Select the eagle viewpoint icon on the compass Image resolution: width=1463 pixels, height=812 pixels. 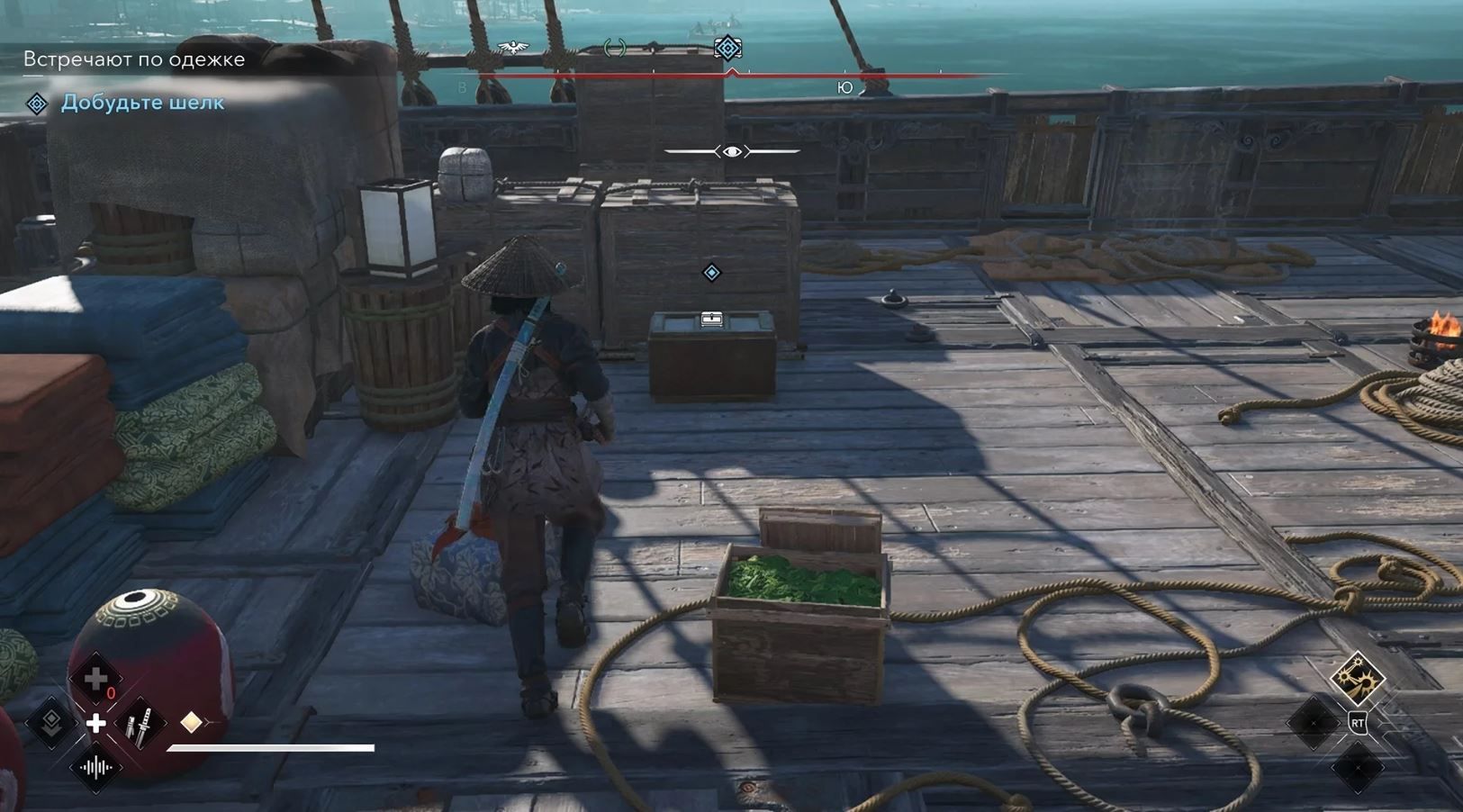pos(513,48)
